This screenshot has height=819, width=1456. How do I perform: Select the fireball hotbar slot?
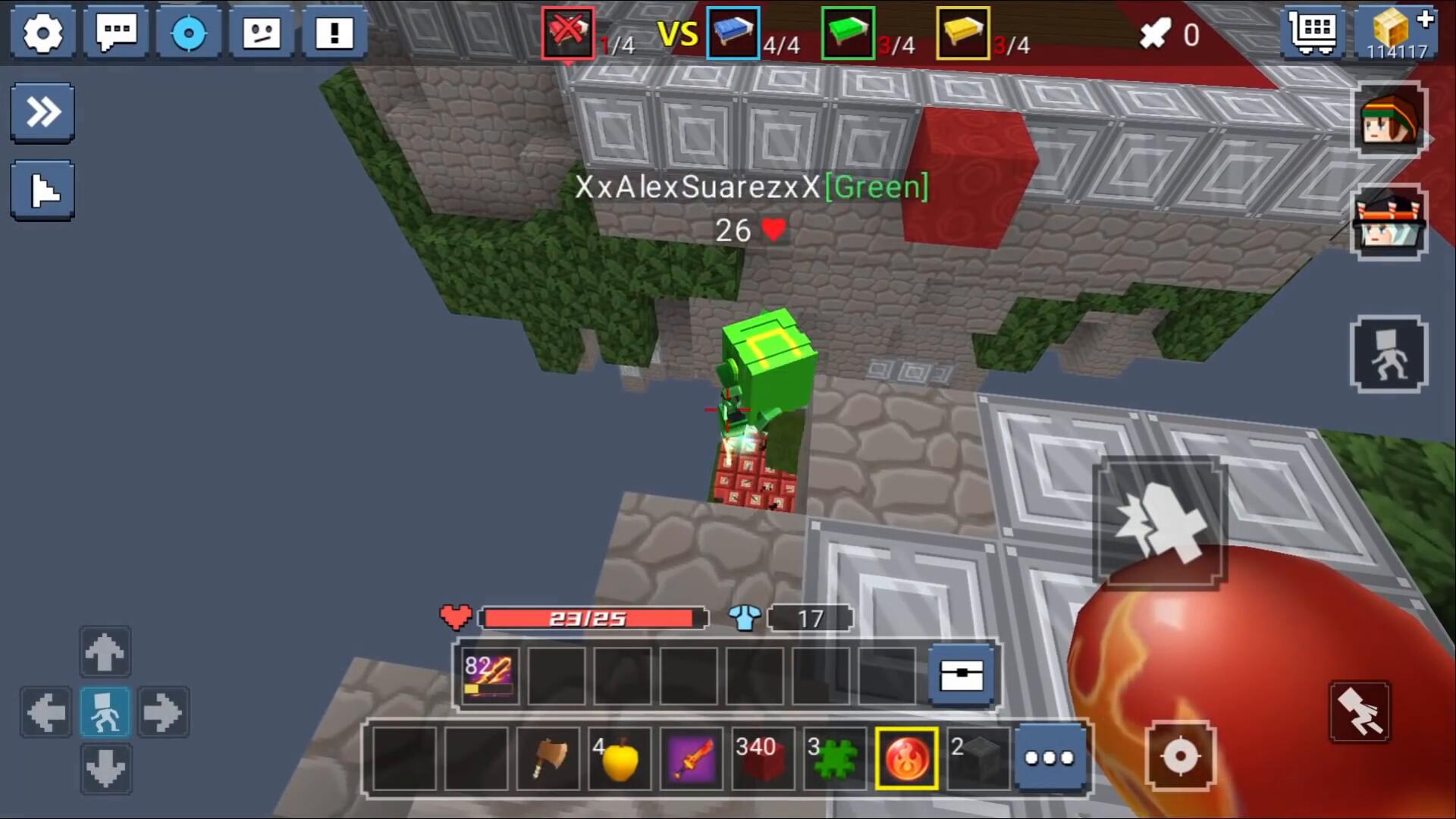pos(906,758)
